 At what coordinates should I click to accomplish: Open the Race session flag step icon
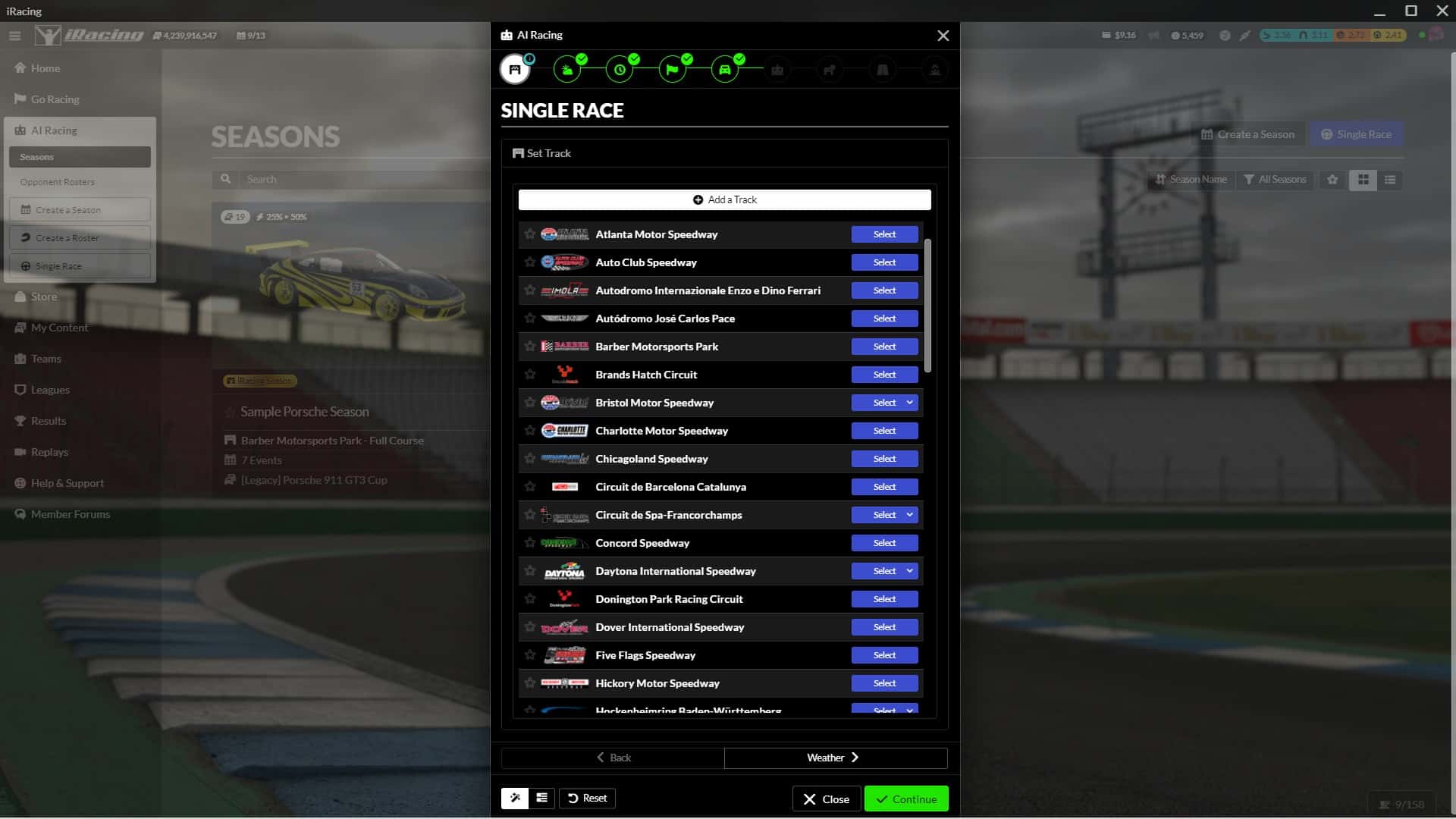[673, 69]
